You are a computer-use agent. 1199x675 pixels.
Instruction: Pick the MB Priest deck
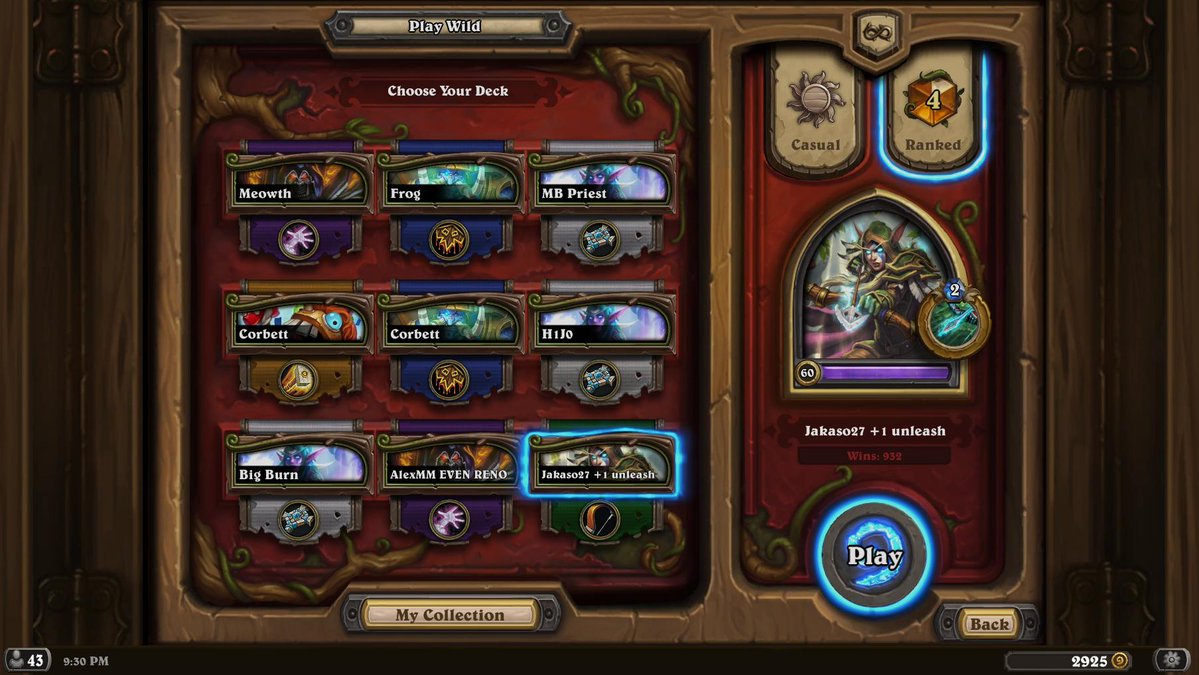600,183
